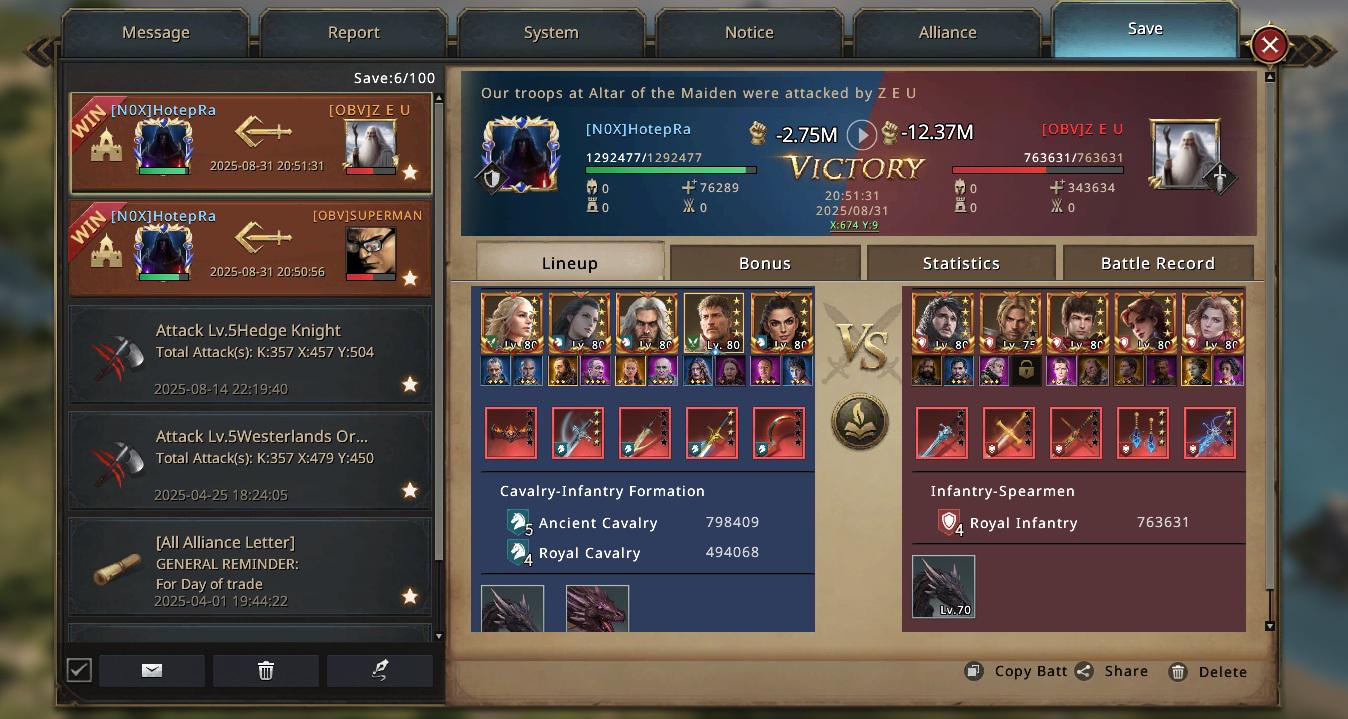Click the trash can button below mail list
1348x719 pixels.
click(266, 670)
